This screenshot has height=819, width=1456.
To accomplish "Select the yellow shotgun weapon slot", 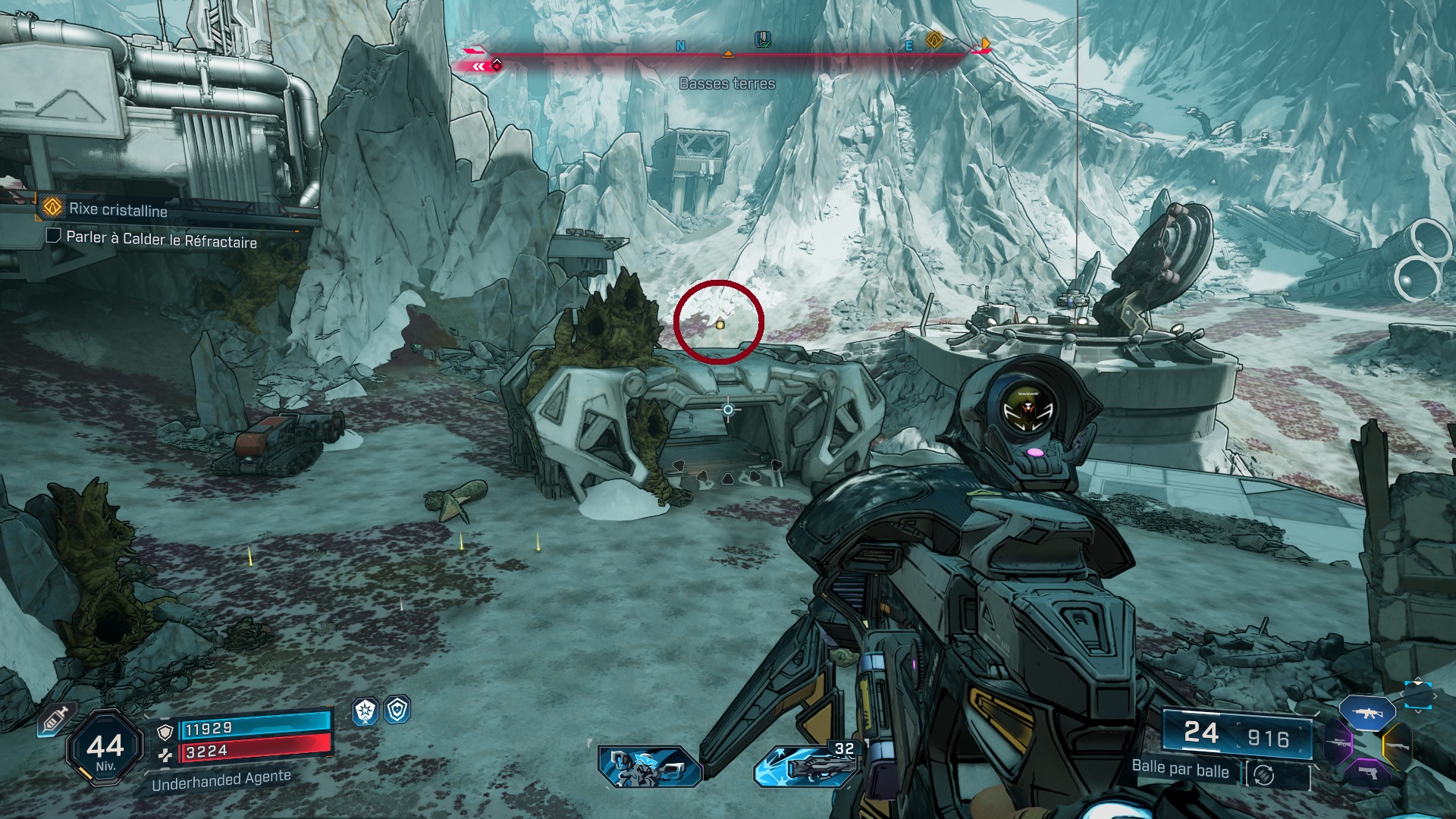I will [x=1398, y=746].
